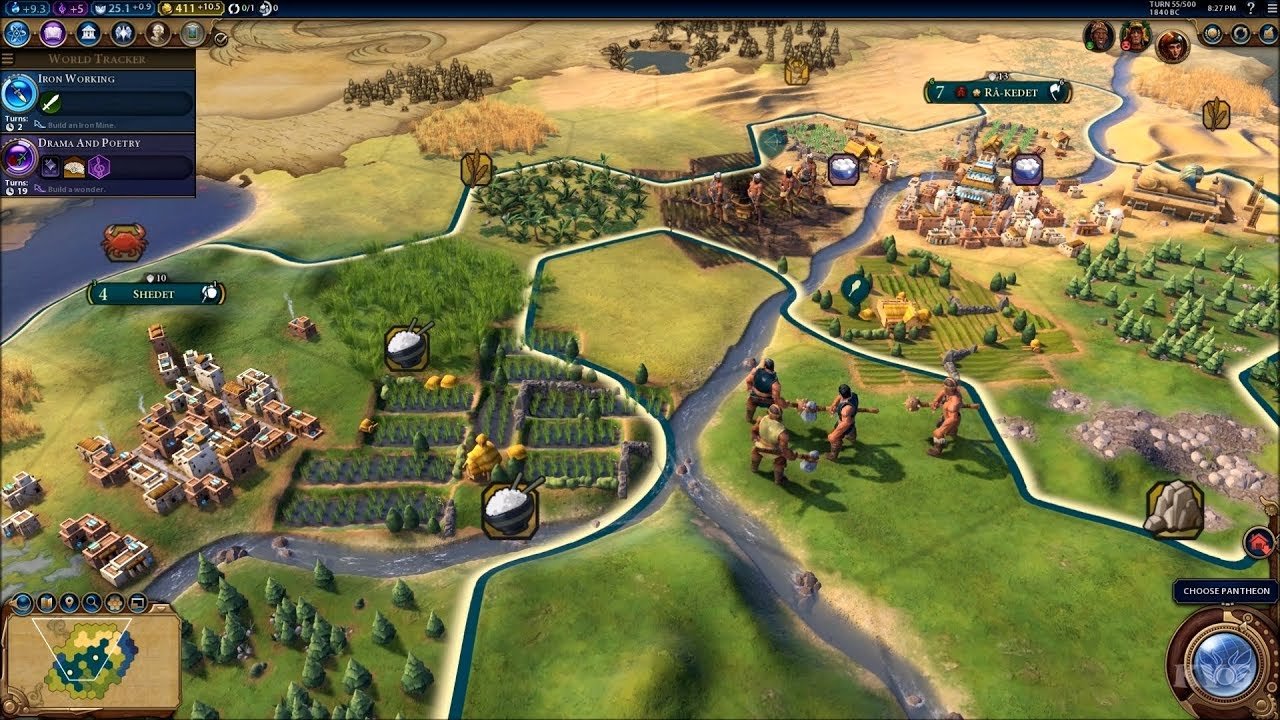
Task: Open the lens options flower icon
Action: [115, 602]
